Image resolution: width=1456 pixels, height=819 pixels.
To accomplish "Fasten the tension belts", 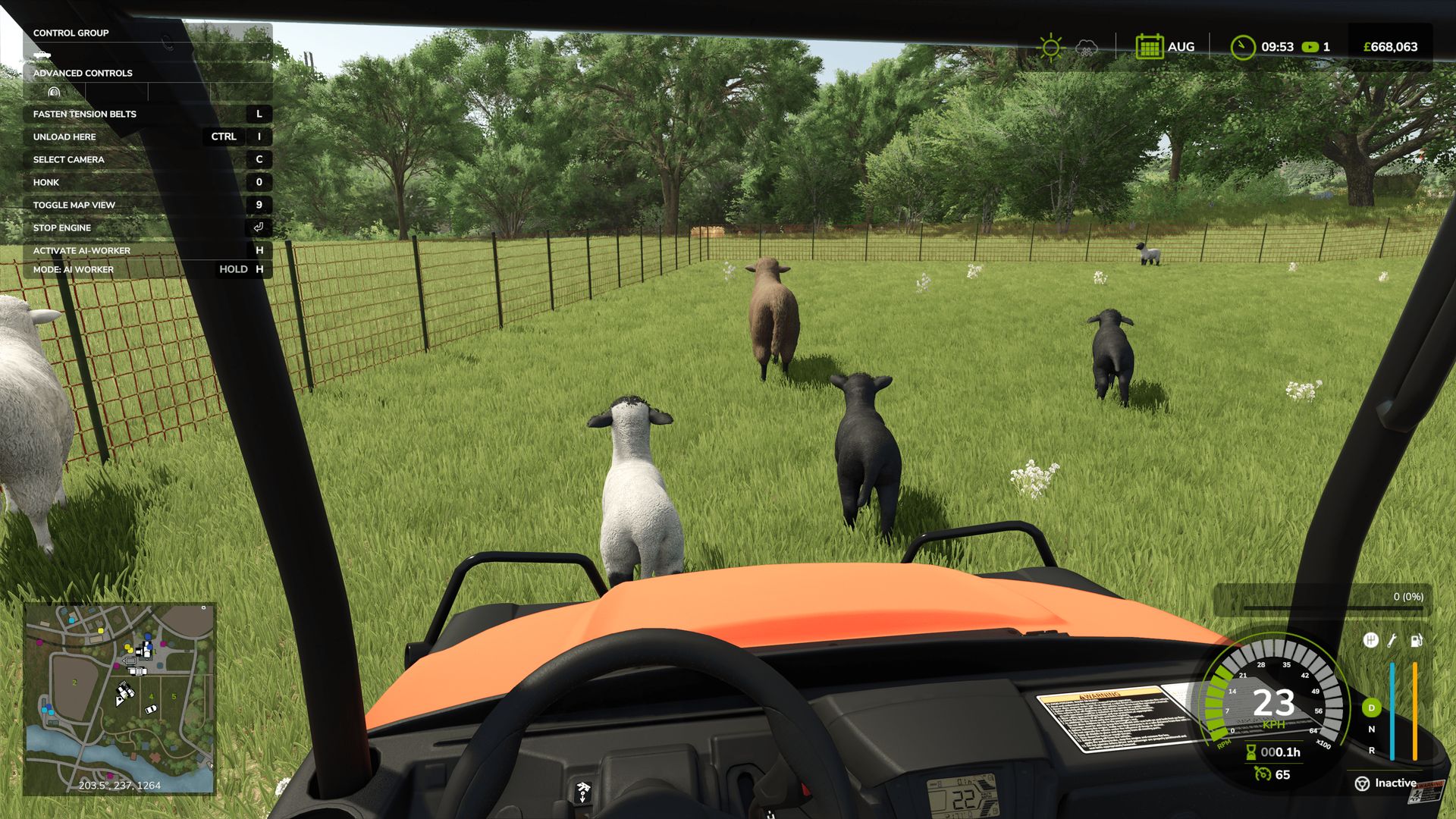I will [83, 114].
